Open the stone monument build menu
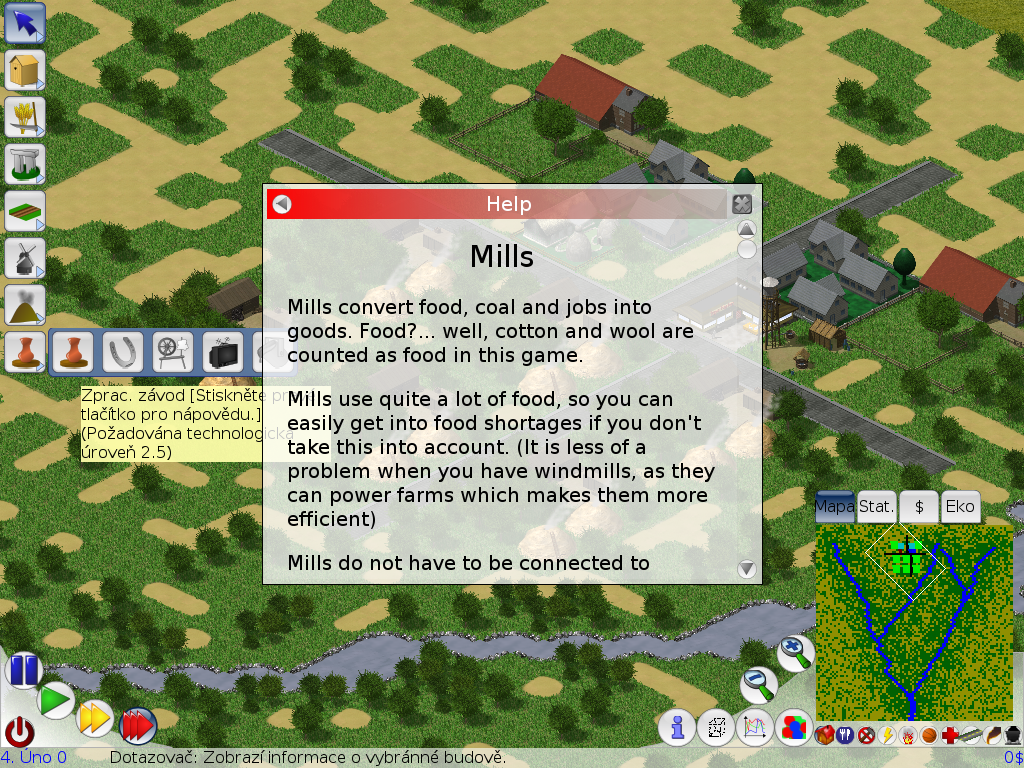The width and height of the screenshot is (1024, 768). [25, 164]
